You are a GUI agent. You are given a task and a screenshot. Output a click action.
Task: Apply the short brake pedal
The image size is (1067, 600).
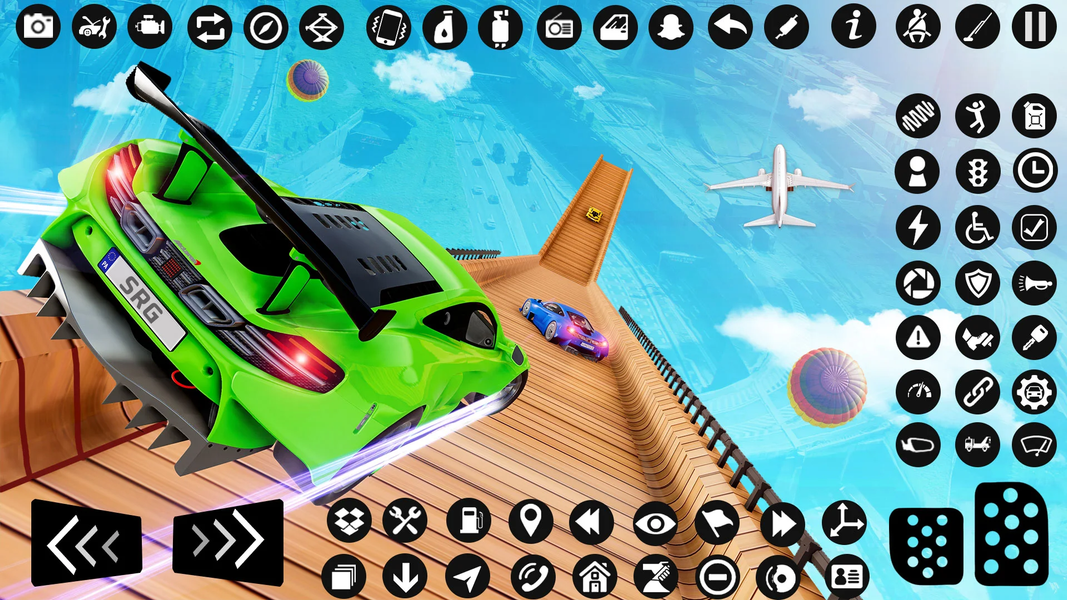coord(926,545)
